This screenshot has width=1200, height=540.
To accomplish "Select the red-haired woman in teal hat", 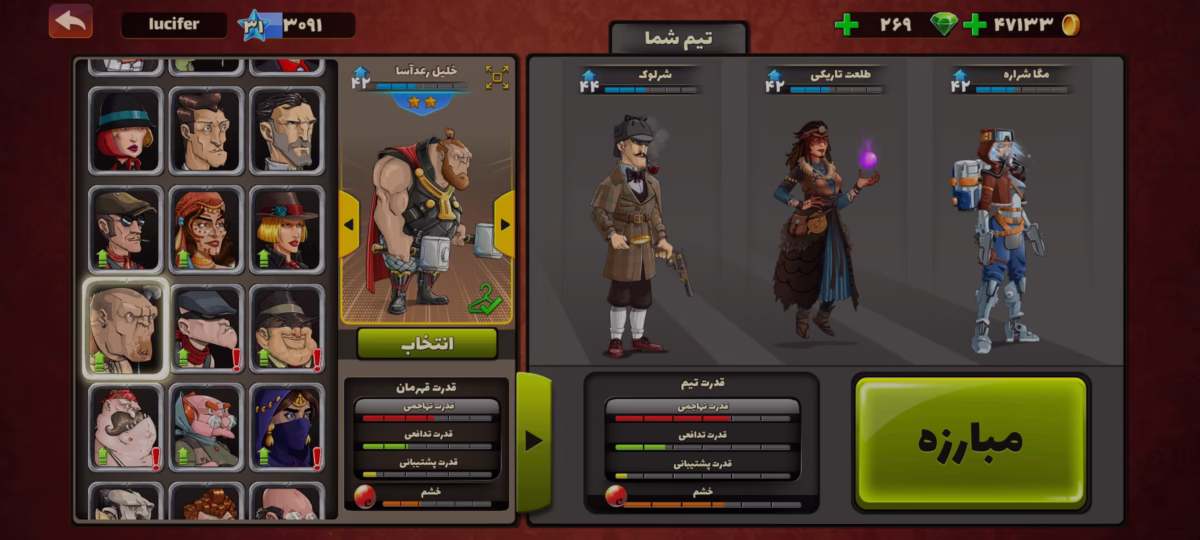I will (x=125, y=131).
